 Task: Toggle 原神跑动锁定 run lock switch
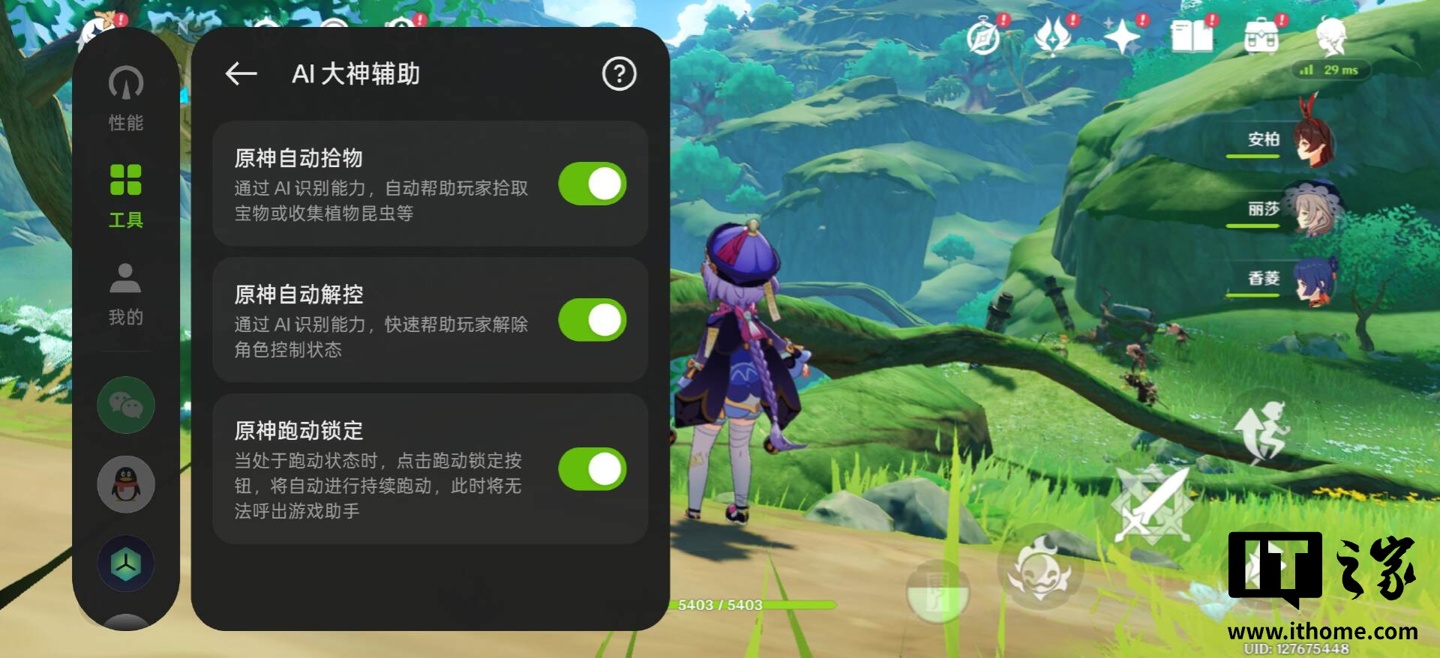point(592,469)
